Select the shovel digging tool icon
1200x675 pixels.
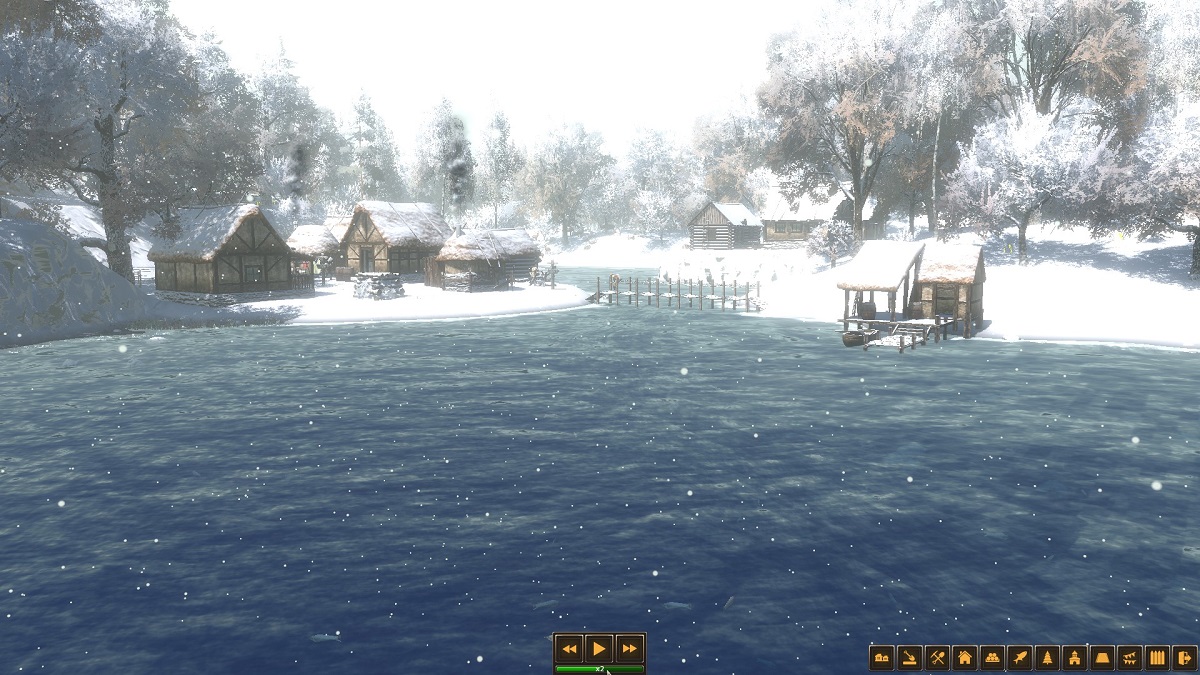[910, 658]
